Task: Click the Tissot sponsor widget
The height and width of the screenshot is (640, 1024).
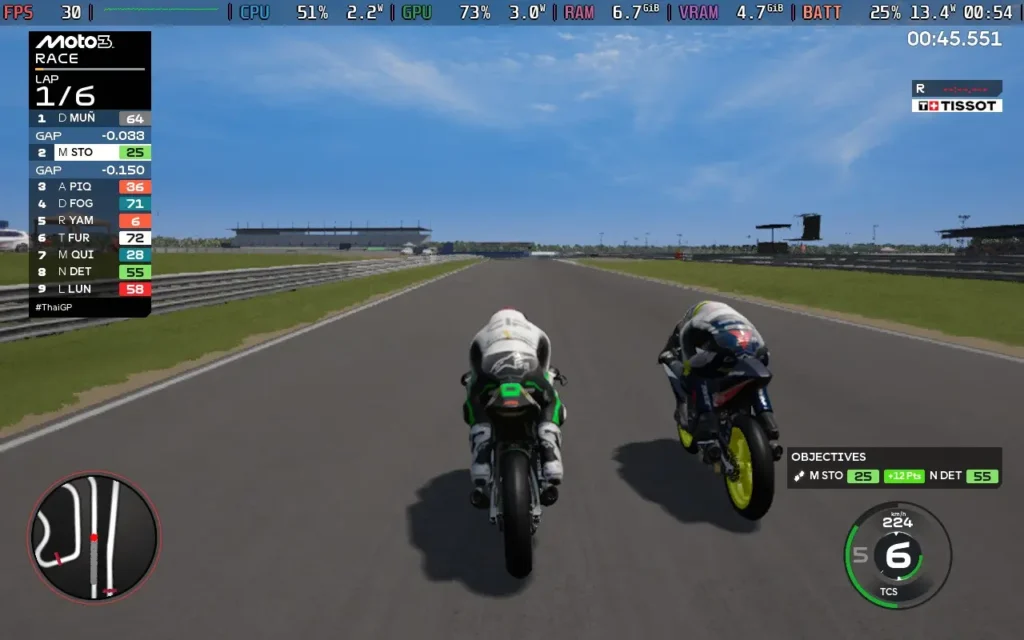Action: click(956, 105)
